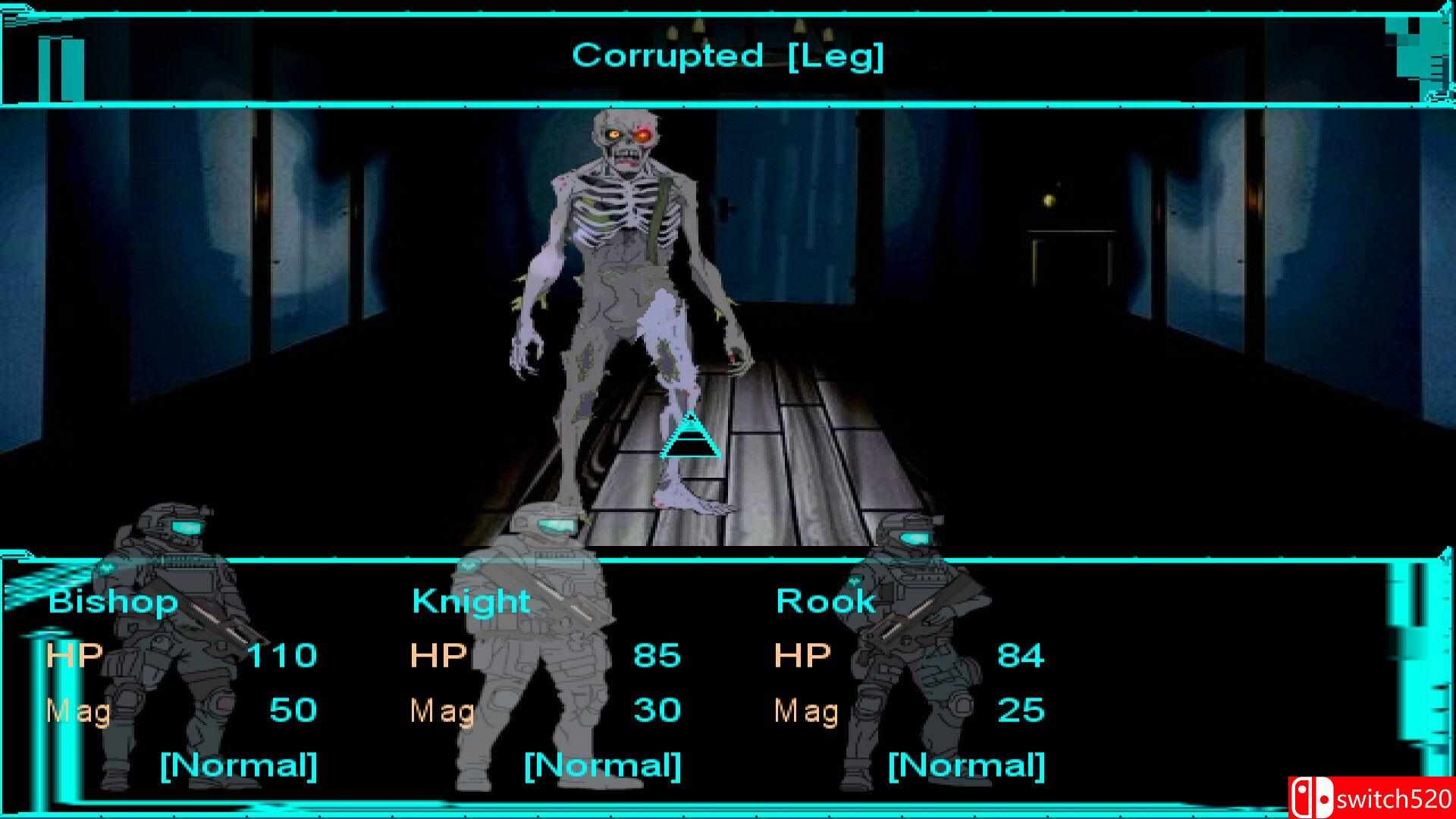The image size is (1456, 819).
Task: Click the Bishop name label
Action: (x=112, y=601)
